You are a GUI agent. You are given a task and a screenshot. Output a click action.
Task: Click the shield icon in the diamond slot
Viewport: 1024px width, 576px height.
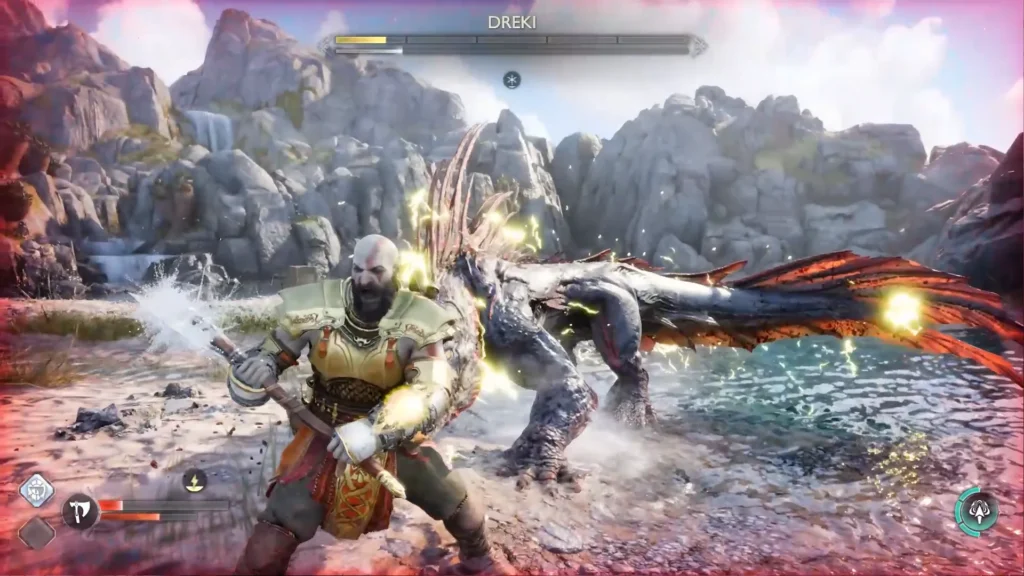(x=37, y=491)
